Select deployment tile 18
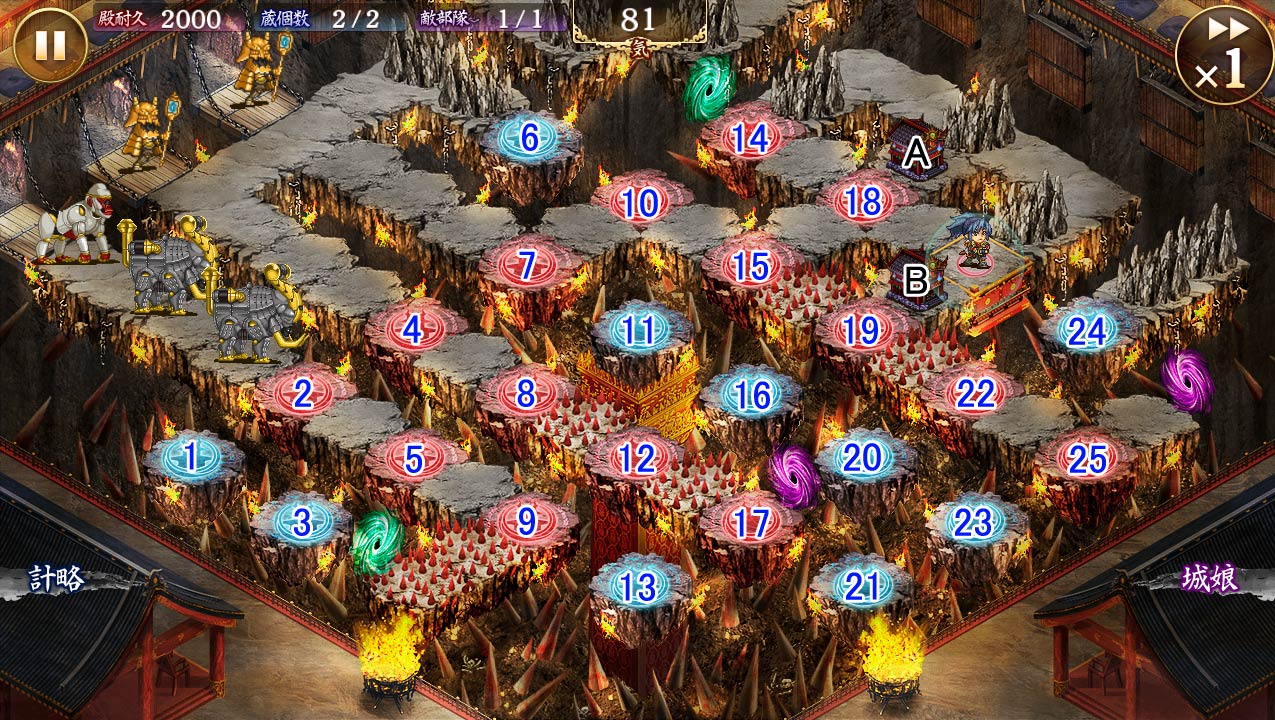1275x720 pixels. [x=863, y=203]
